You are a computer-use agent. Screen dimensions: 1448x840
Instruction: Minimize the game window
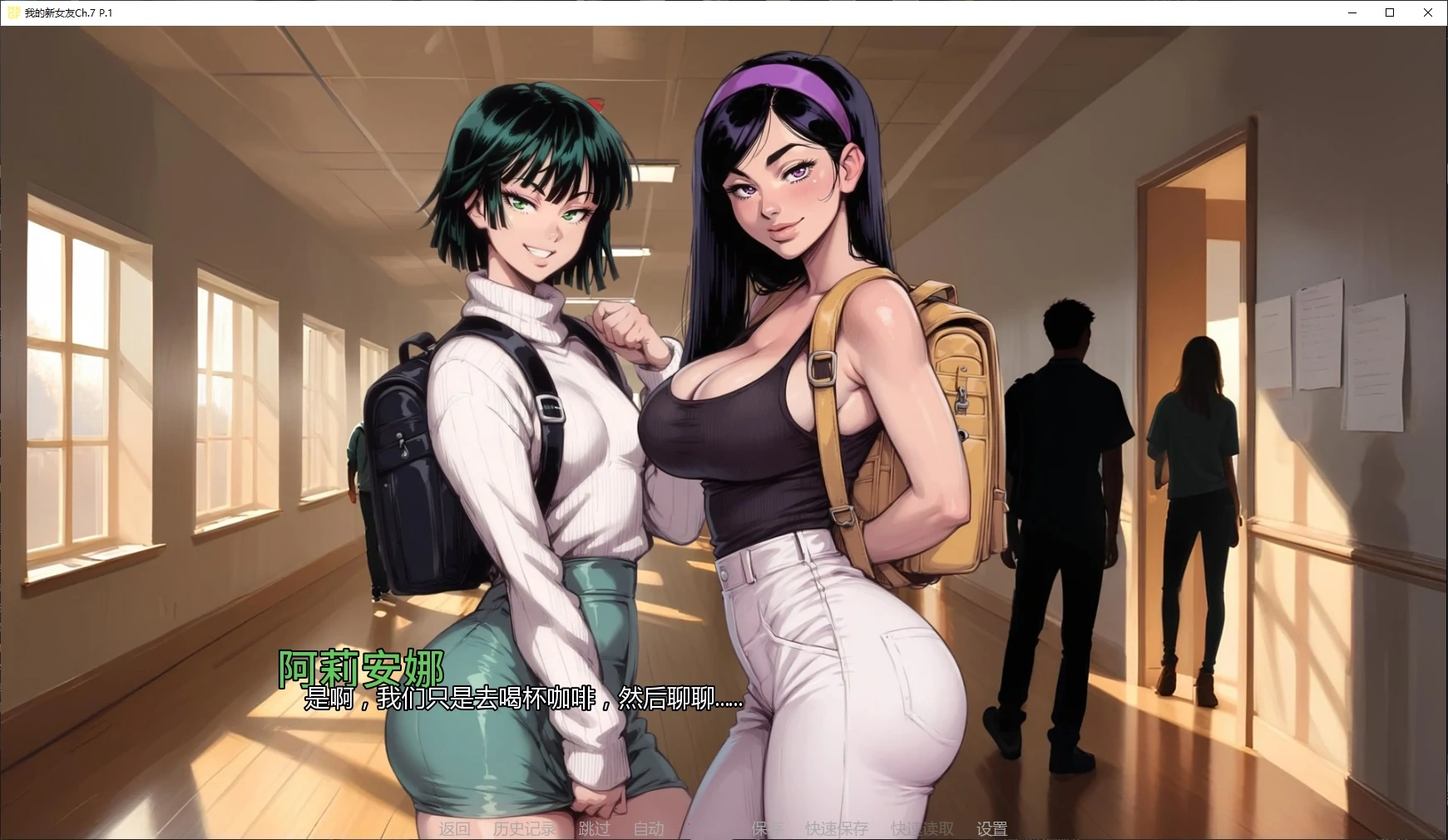(1353, 12)
